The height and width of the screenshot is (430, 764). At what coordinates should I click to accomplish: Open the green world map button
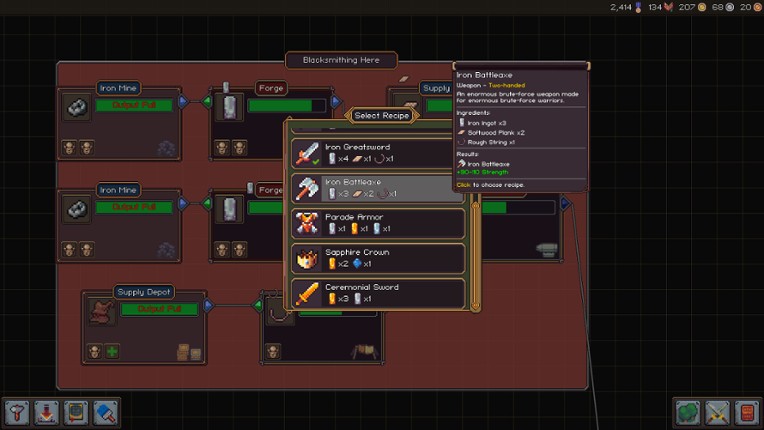(x=688, y=412)
